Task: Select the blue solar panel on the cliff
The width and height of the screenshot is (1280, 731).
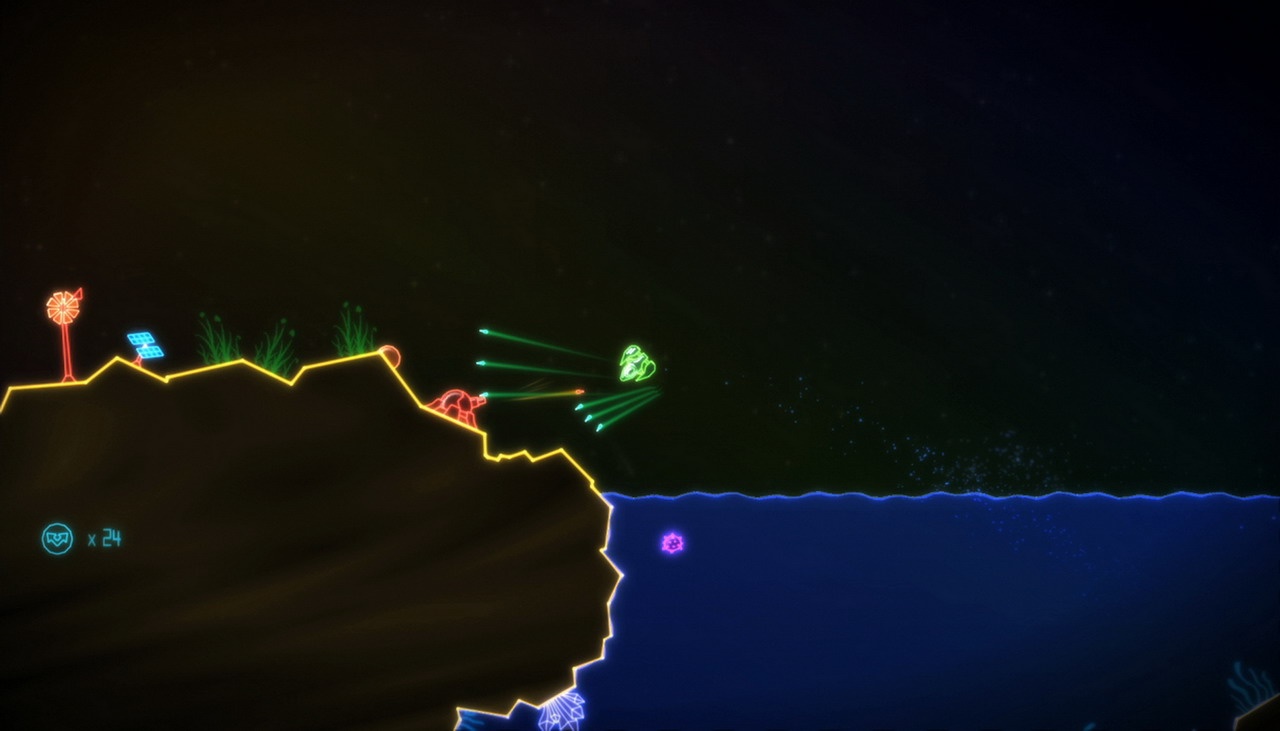Action: click(146, 344)
